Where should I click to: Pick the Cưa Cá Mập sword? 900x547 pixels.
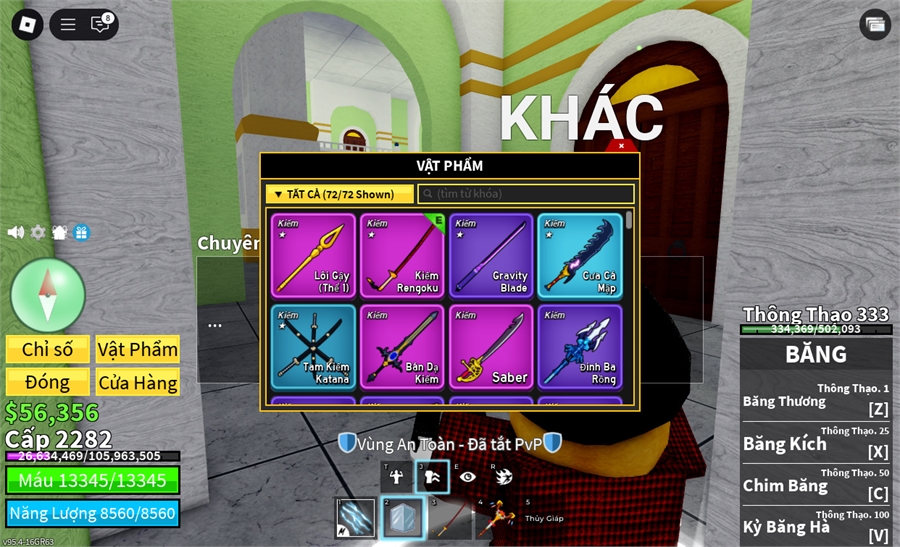[x=580, y=256]
